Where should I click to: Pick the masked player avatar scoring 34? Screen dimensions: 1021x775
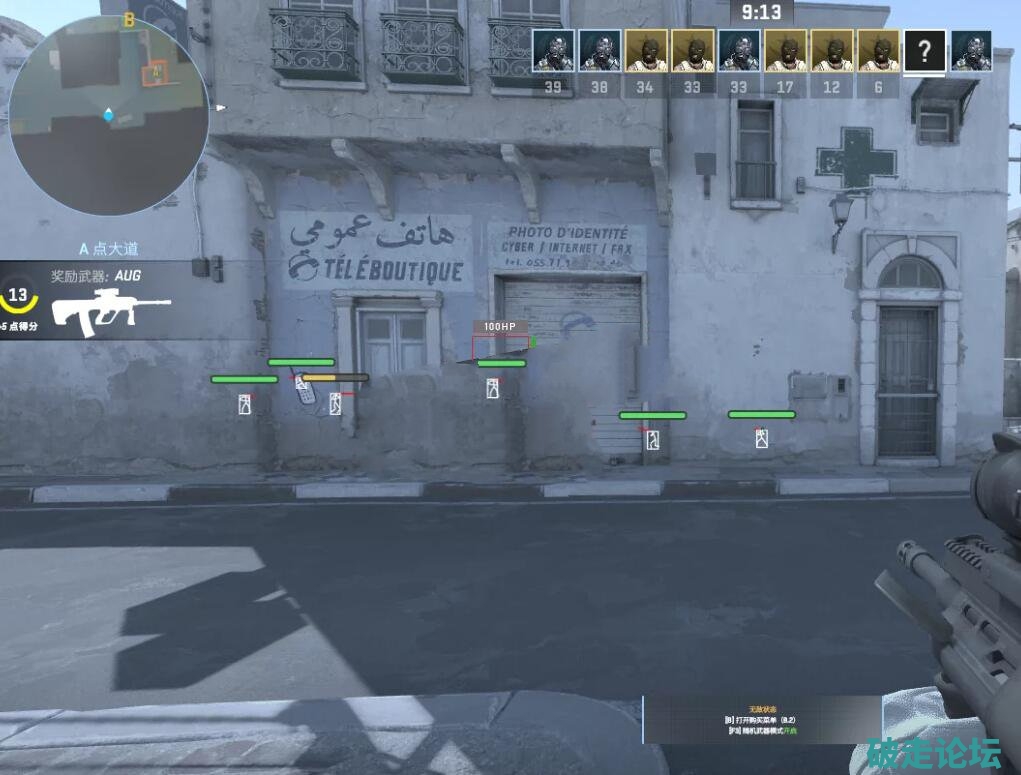[x=645, y=51]
